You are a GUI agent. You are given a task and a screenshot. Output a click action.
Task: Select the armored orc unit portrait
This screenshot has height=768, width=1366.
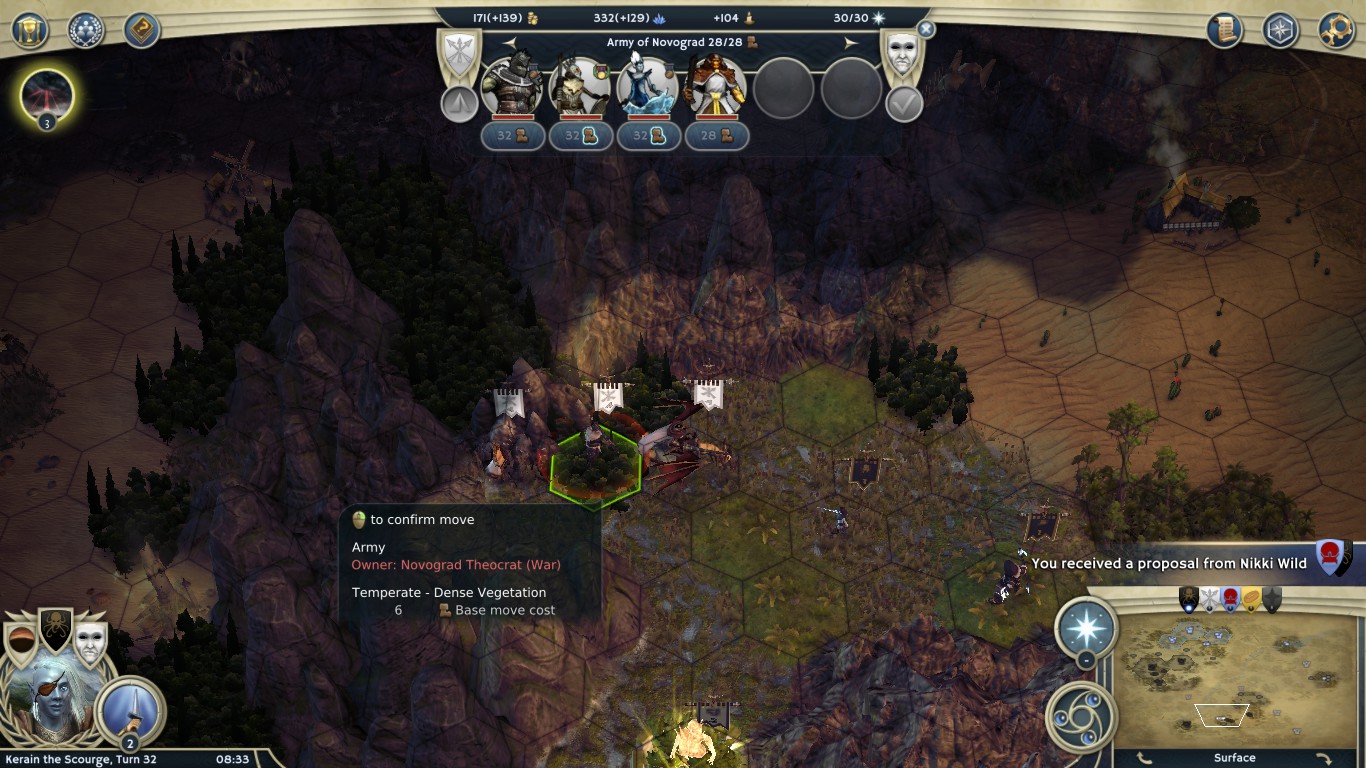511,86
